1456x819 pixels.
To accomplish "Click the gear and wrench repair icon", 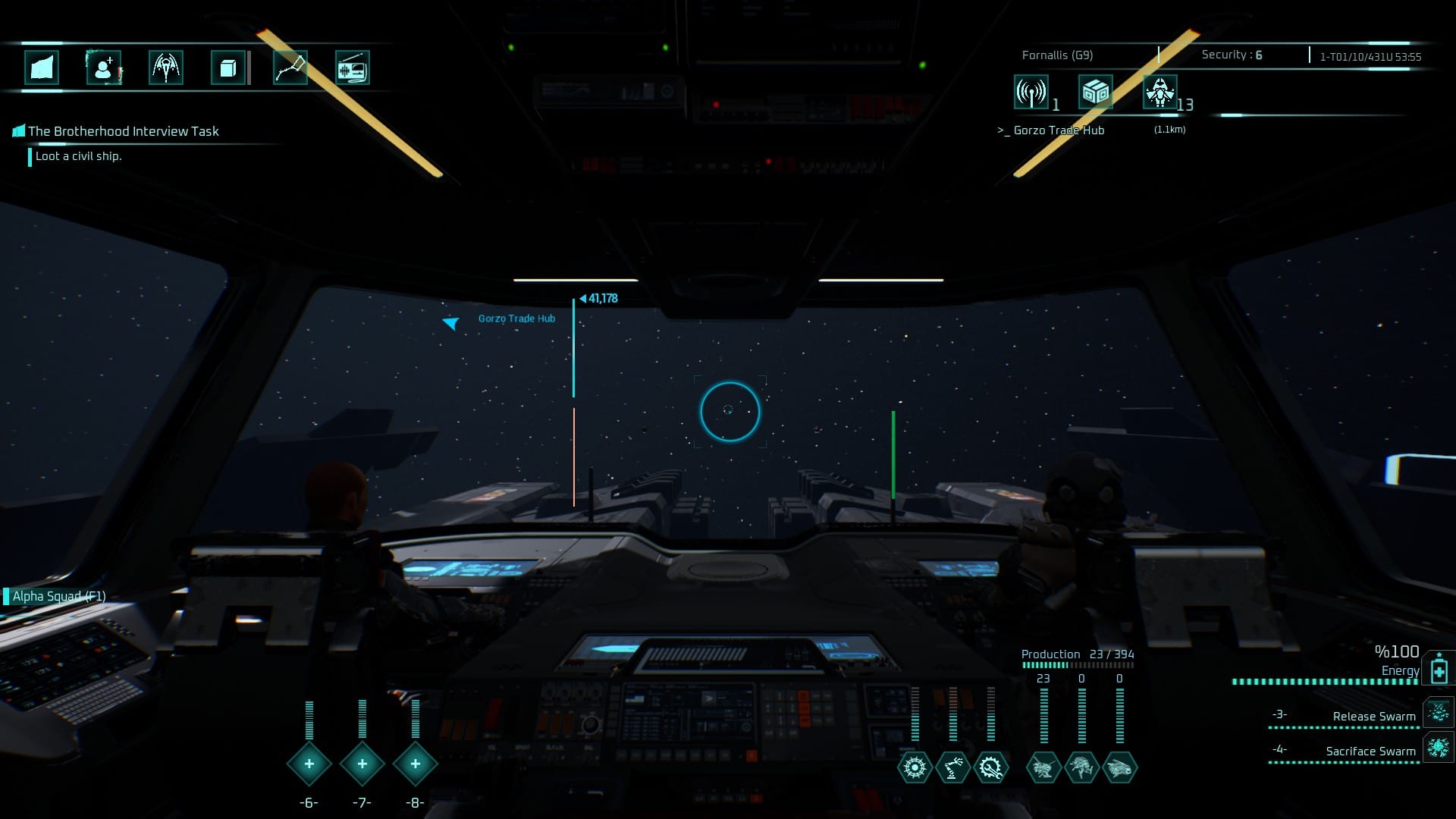I will [x=990, y=767].
